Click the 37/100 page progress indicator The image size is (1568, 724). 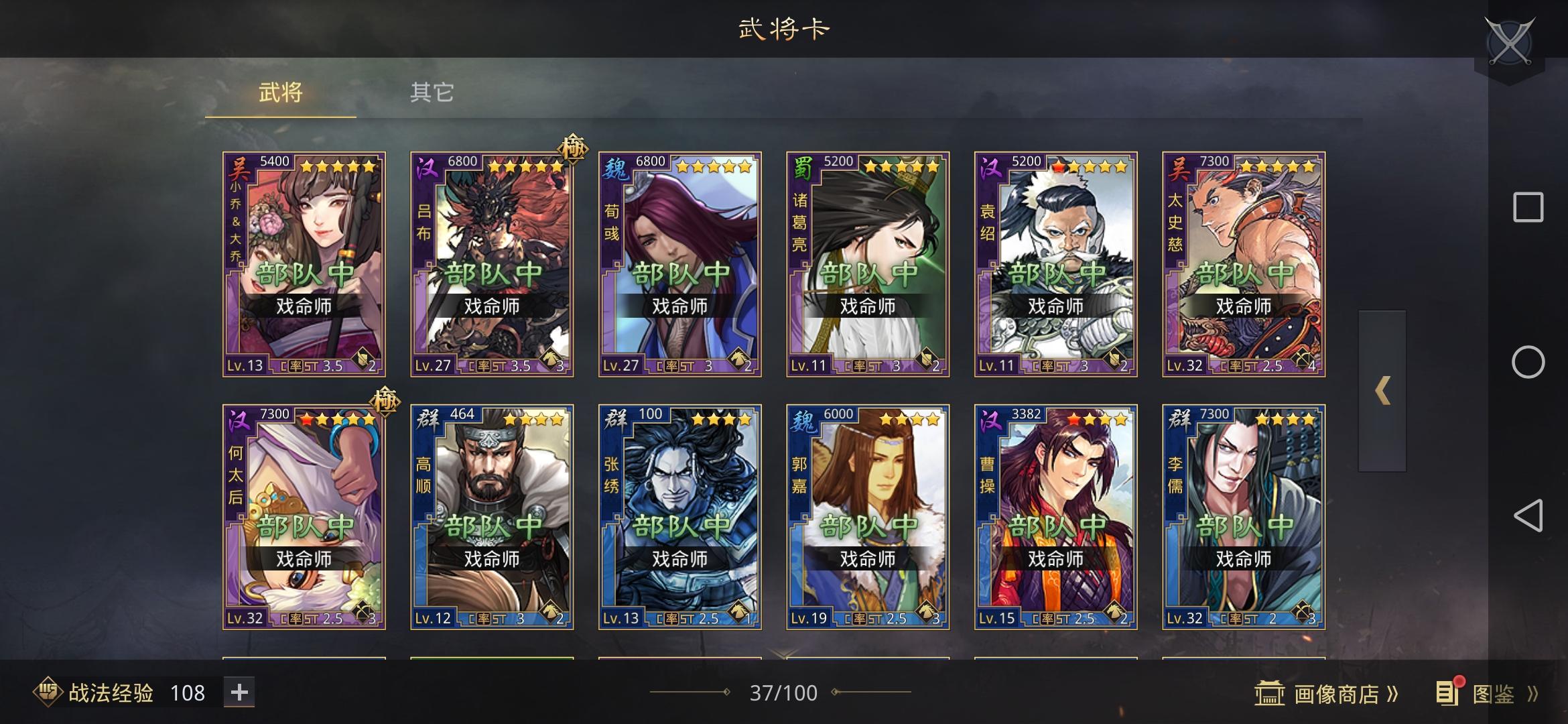[x=784, y=692]
